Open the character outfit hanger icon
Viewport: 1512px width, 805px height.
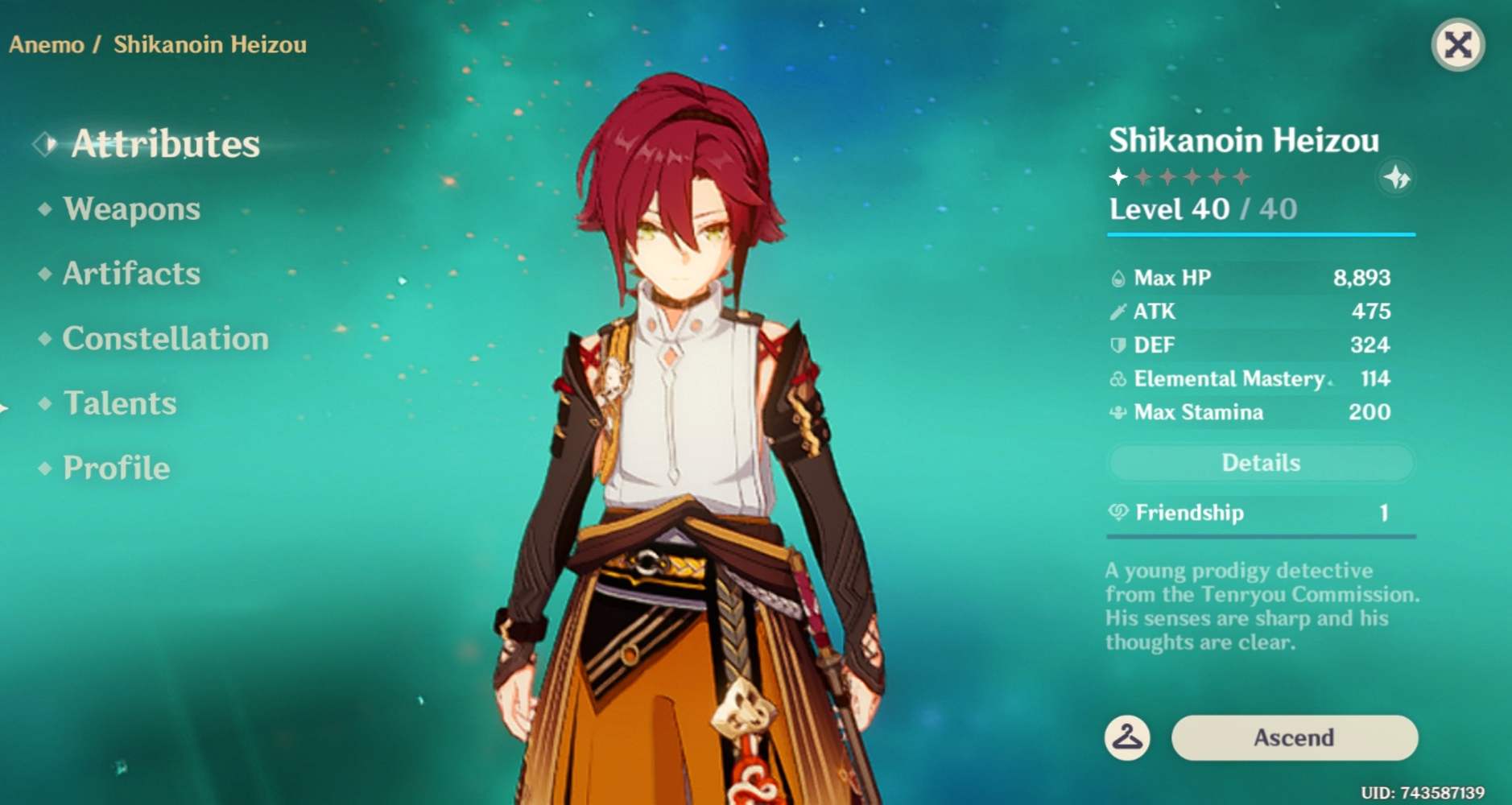[1127, 737]
